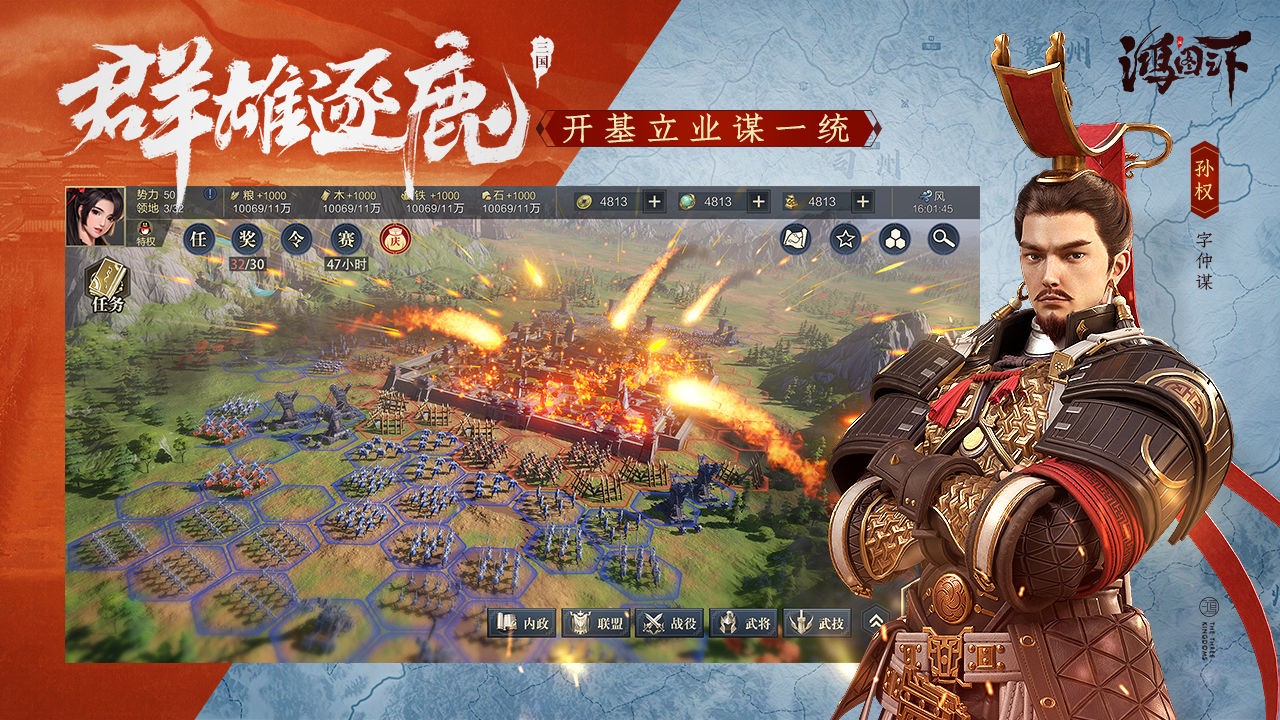Expand gold coins with the plus button
The width and height of the screenshot is (1280, 720).
[x=654, y=201]
